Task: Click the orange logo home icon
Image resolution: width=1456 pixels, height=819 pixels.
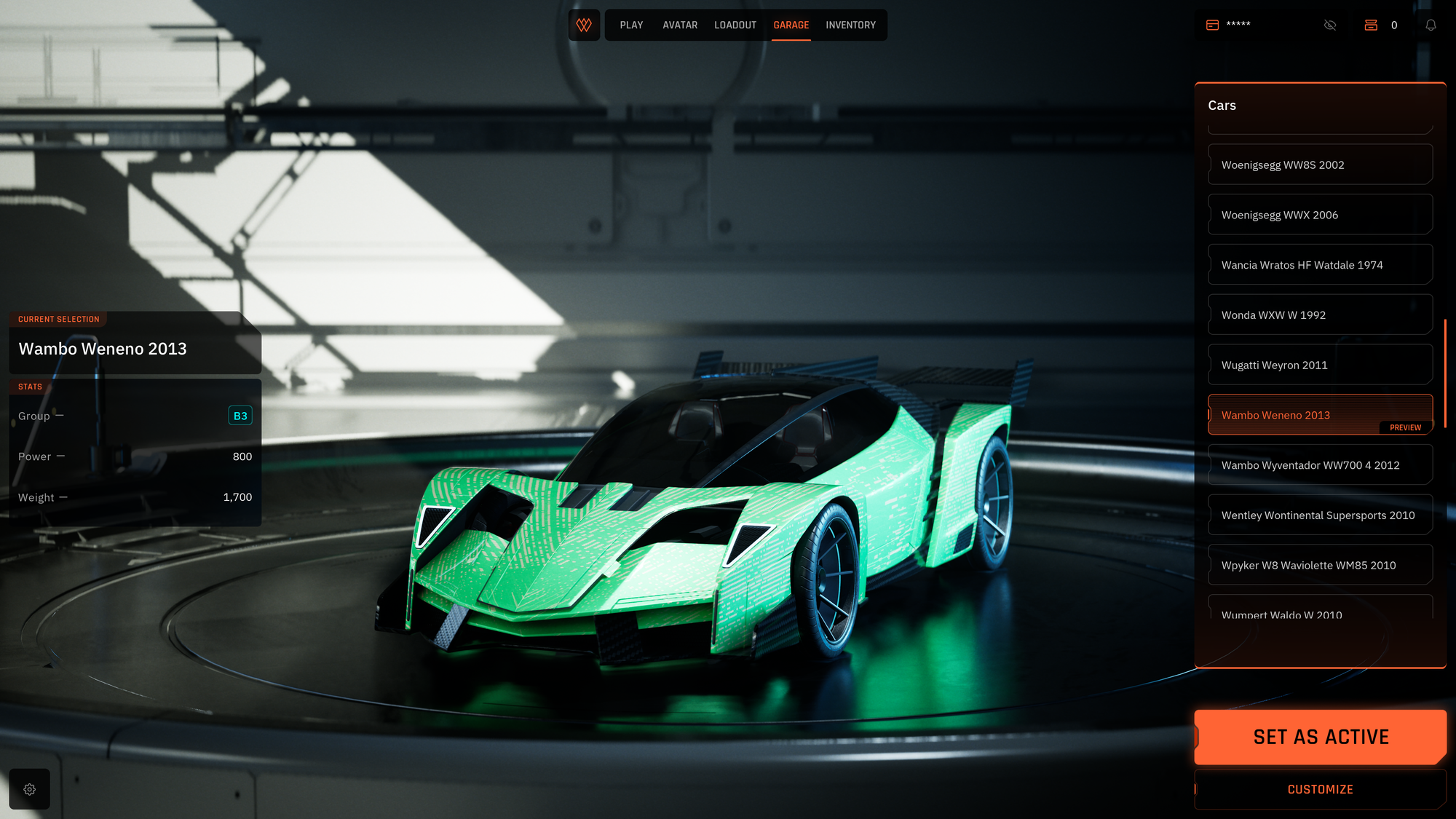Action: (x=584, y=25)
